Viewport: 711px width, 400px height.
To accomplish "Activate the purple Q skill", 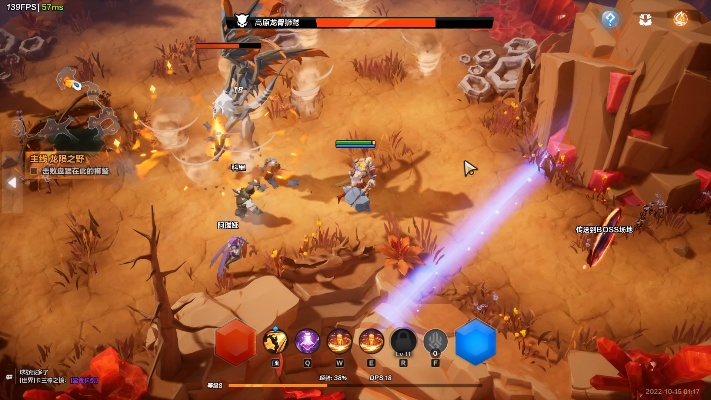I will [x=307, y=342].
